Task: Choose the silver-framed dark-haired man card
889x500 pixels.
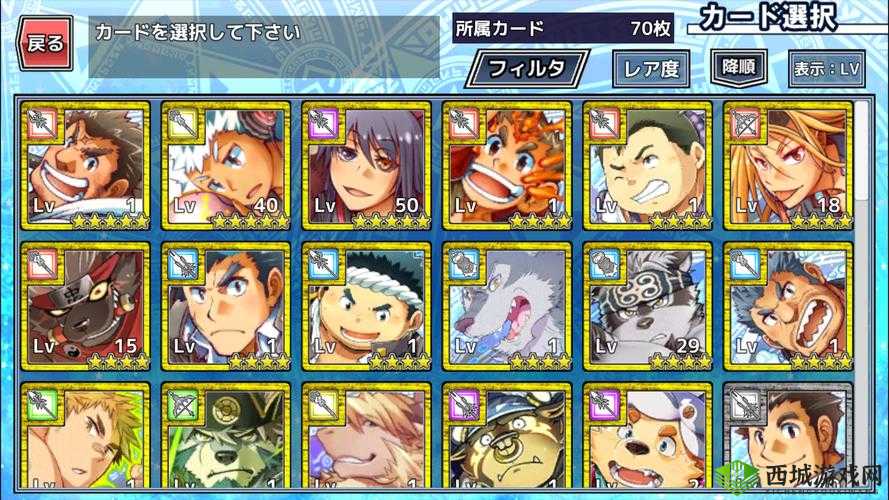Action: click(787, 440)
